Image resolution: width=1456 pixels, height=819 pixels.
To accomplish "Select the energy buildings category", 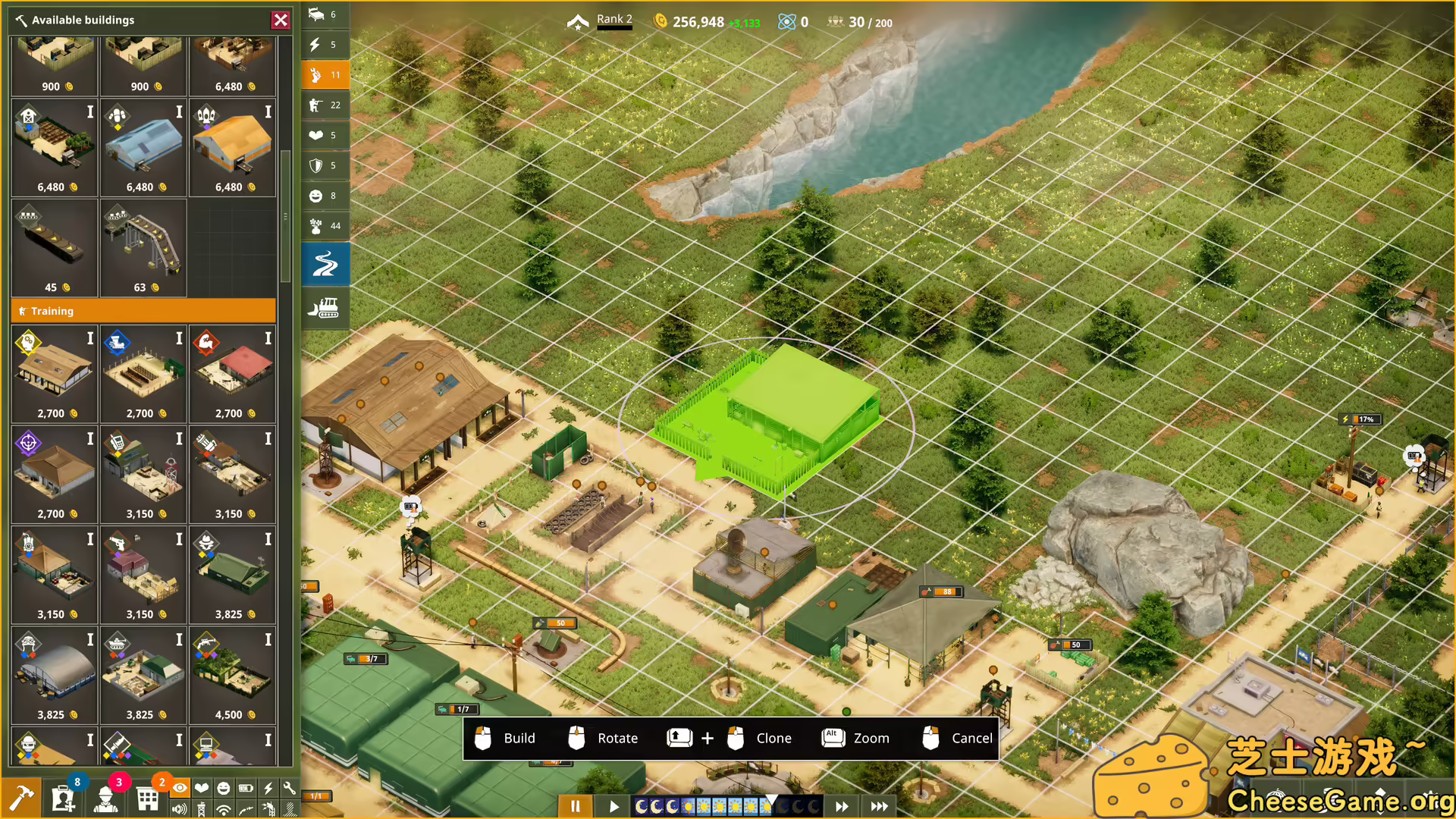I will click(x=325, y=45).
